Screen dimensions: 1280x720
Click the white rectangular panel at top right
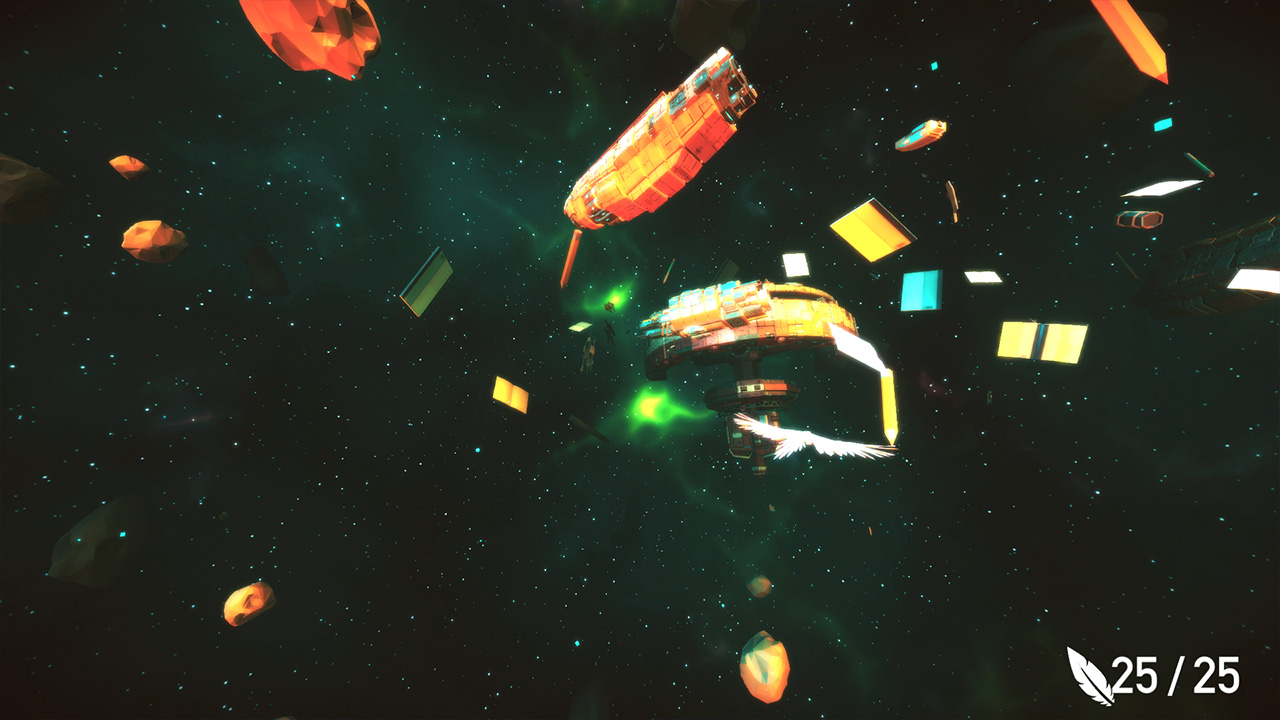(1160, 185)
